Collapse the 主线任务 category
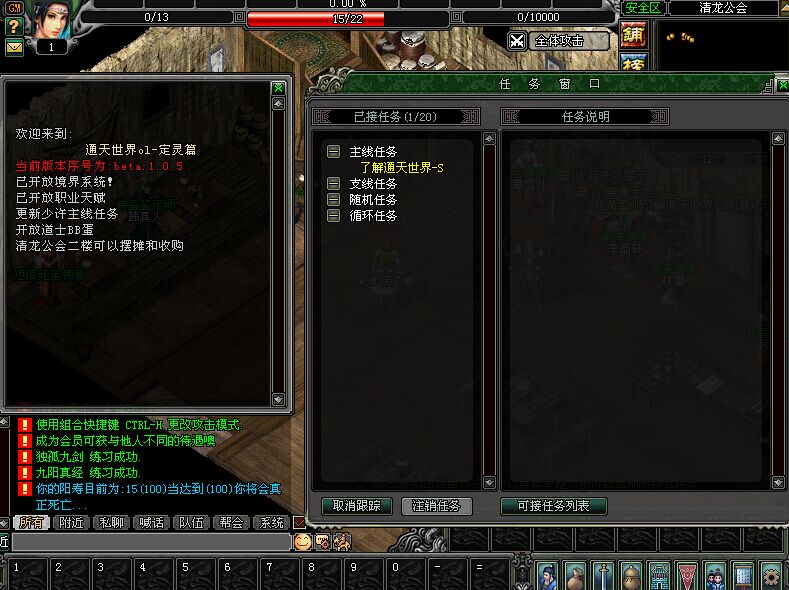Image resolution: width=789 pixels, height=590 pixels. (x=333, y=152)
